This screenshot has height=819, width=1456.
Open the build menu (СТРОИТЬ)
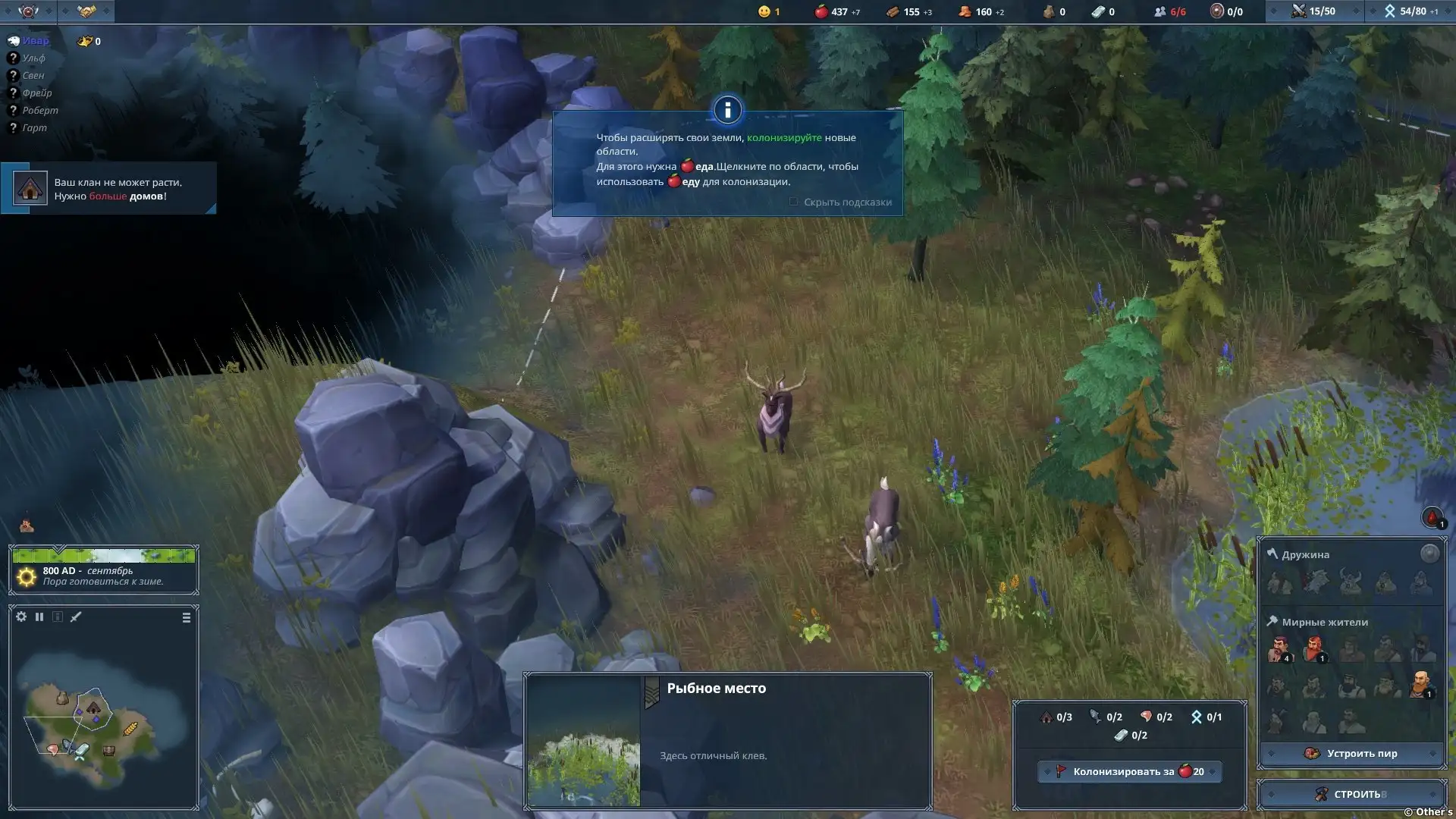[1351, 794]
